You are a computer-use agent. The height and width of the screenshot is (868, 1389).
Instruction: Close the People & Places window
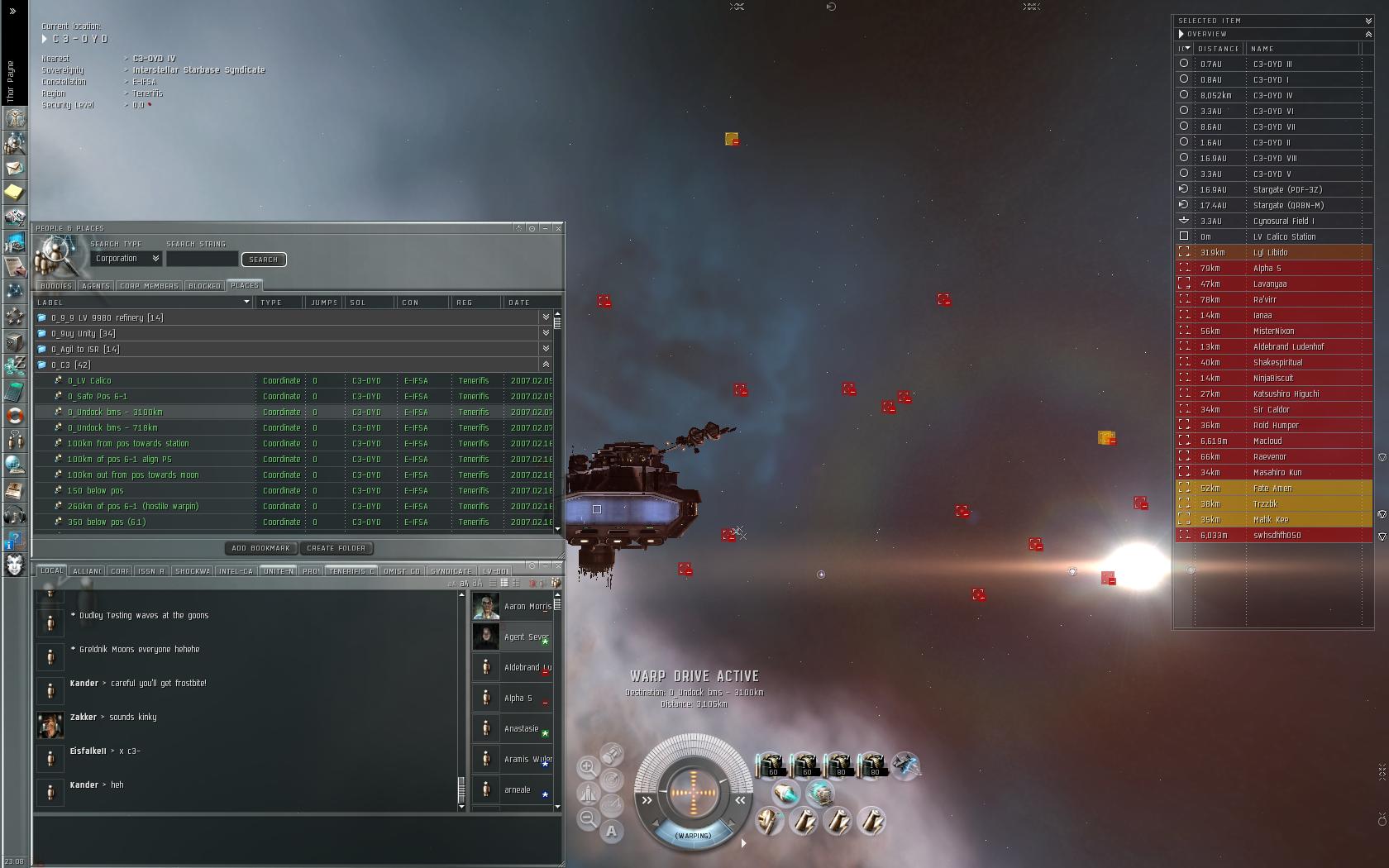[x=558, y=228]
